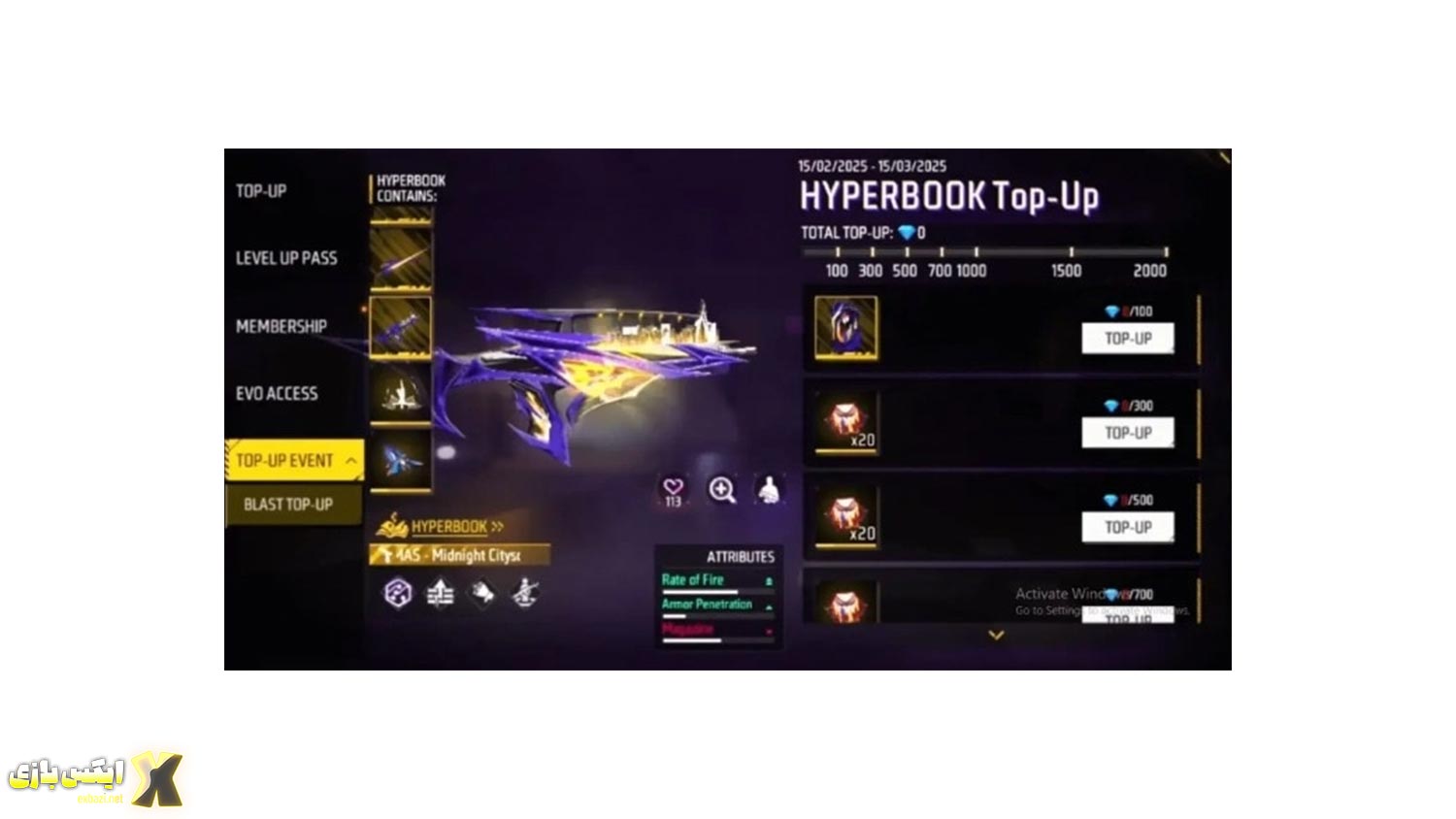Click the TOP-UP button for the 500 diamond tier
1456x819 pixels.
click(1127, 527)
